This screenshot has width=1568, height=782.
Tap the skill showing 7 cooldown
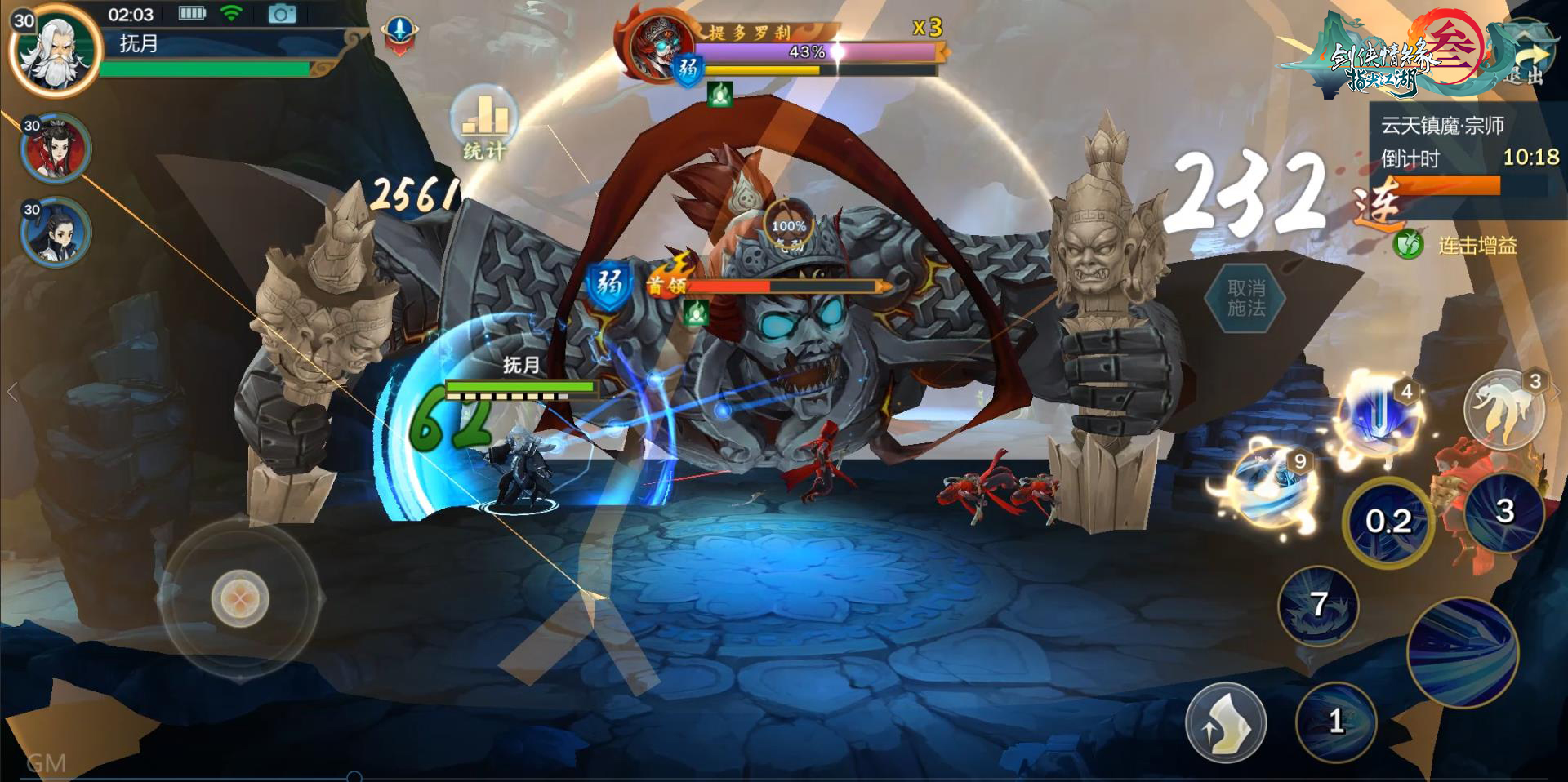pyautogui.click(x=1318, y=605)
